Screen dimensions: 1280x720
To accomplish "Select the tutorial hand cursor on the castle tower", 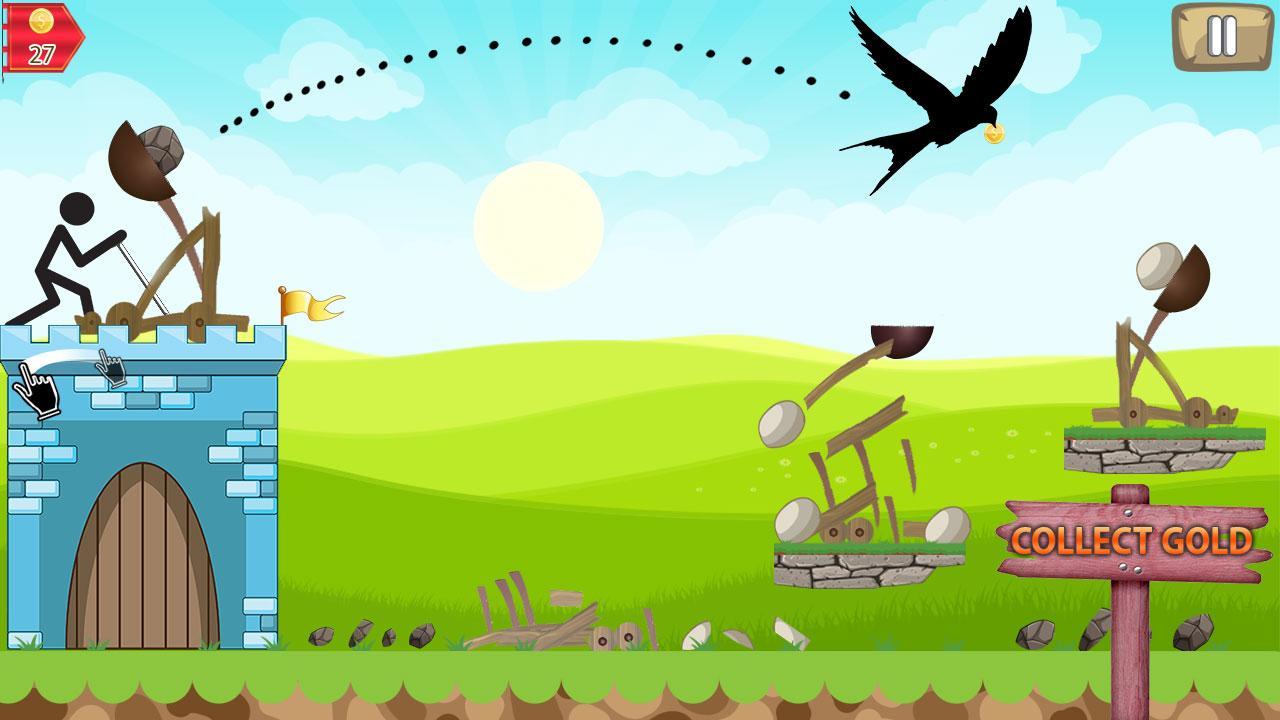I will pos(35,390).
